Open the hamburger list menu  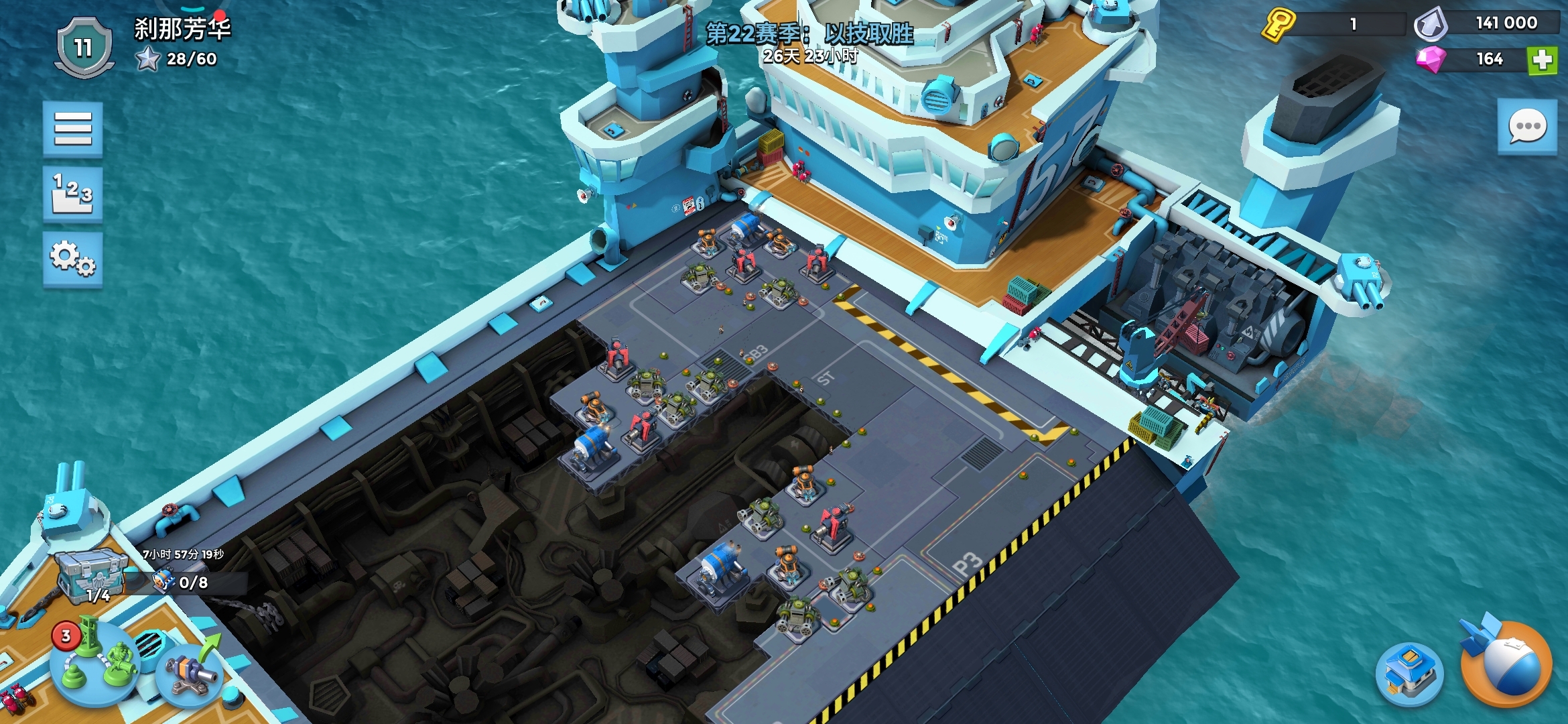tap(73, 129)
